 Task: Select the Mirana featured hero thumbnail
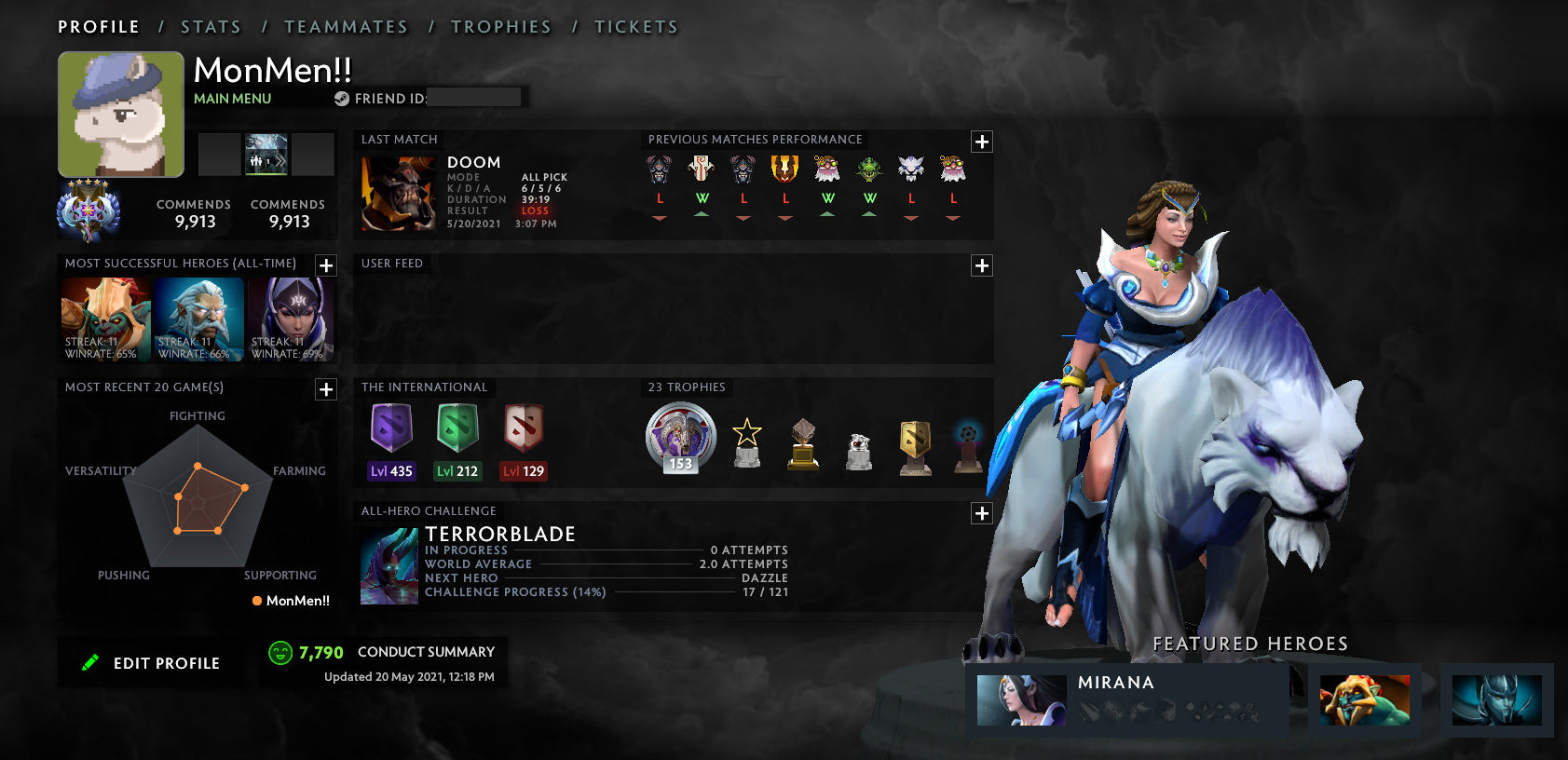[x=1020, y=700]
